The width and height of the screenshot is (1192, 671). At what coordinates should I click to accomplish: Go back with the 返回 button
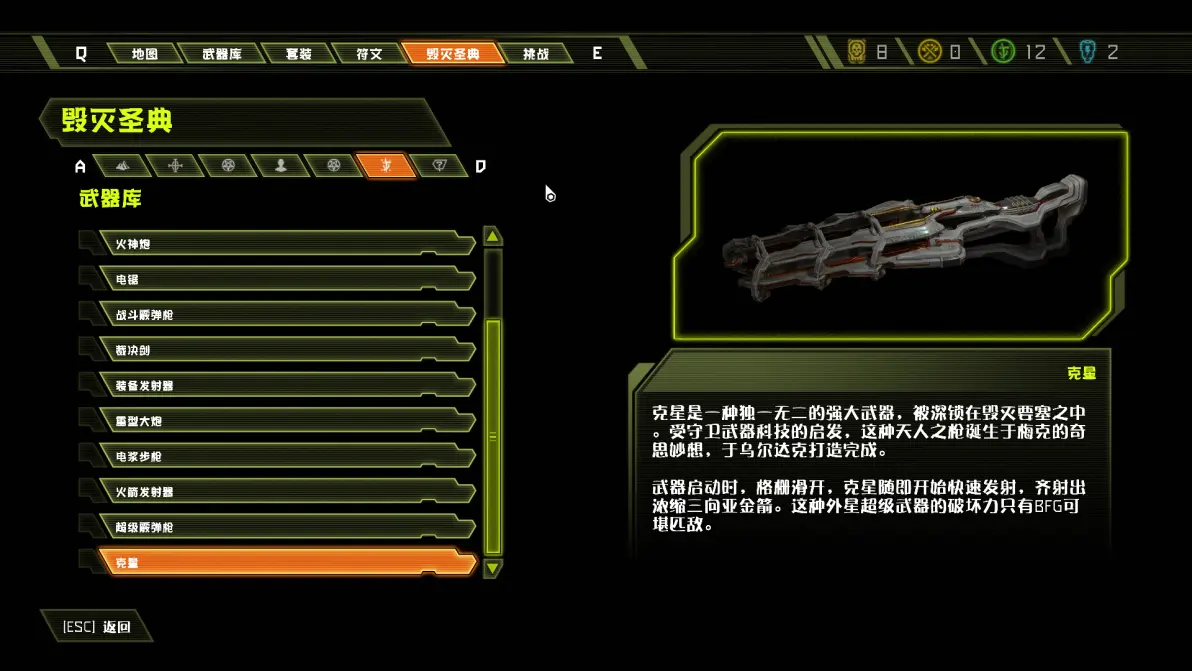[97, 627]
